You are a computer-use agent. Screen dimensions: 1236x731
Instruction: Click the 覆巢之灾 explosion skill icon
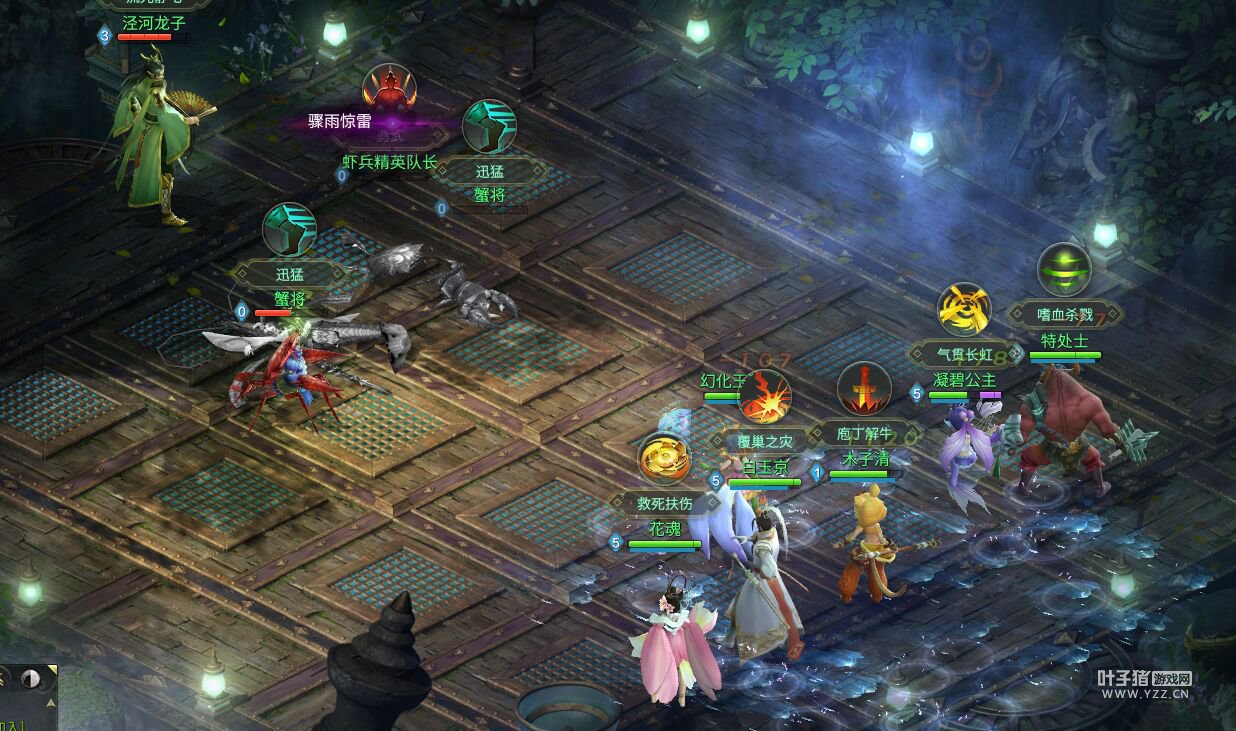coord(765,397)
